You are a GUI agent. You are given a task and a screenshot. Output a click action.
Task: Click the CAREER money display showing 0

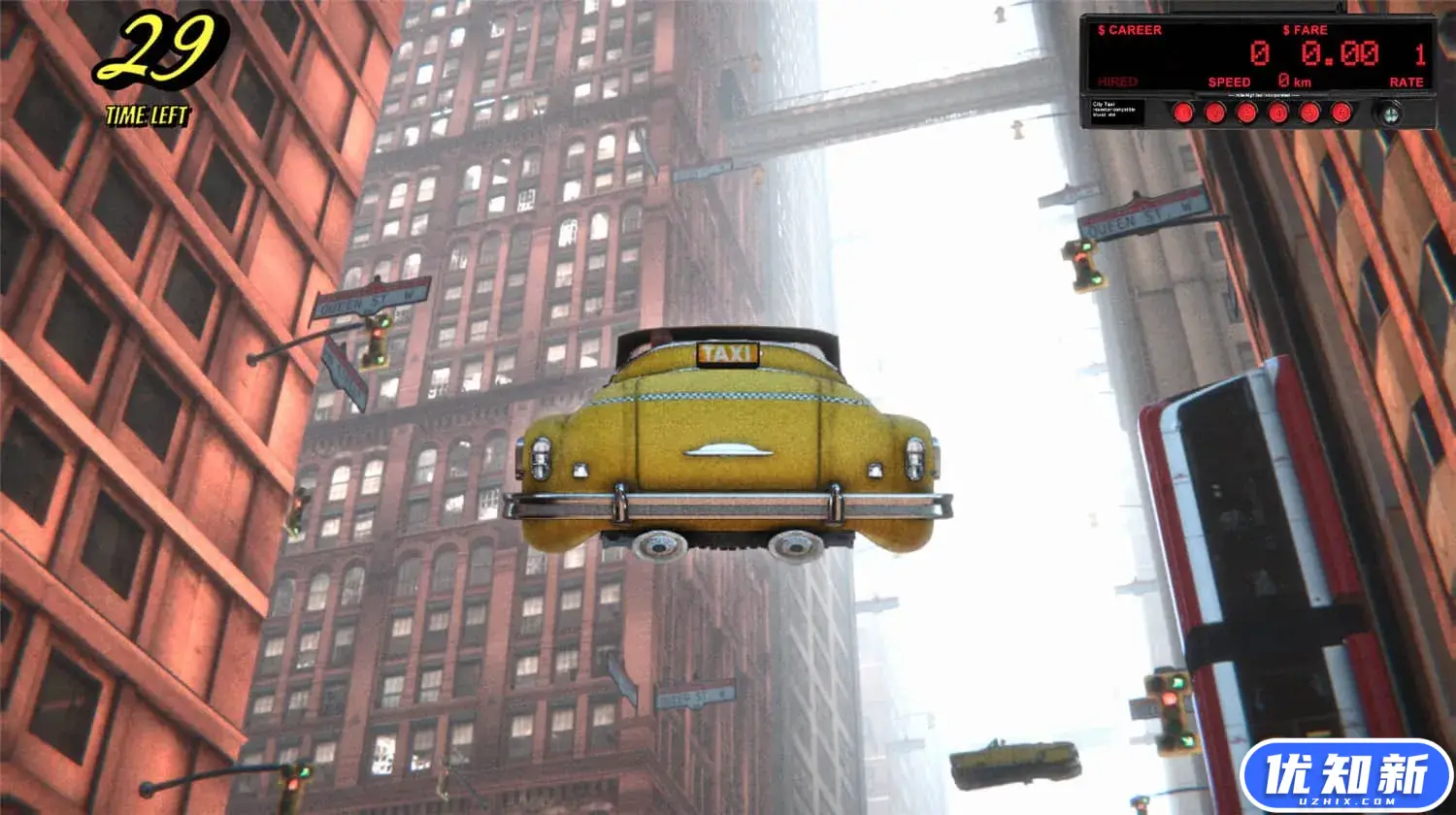tap(1259, 51)
